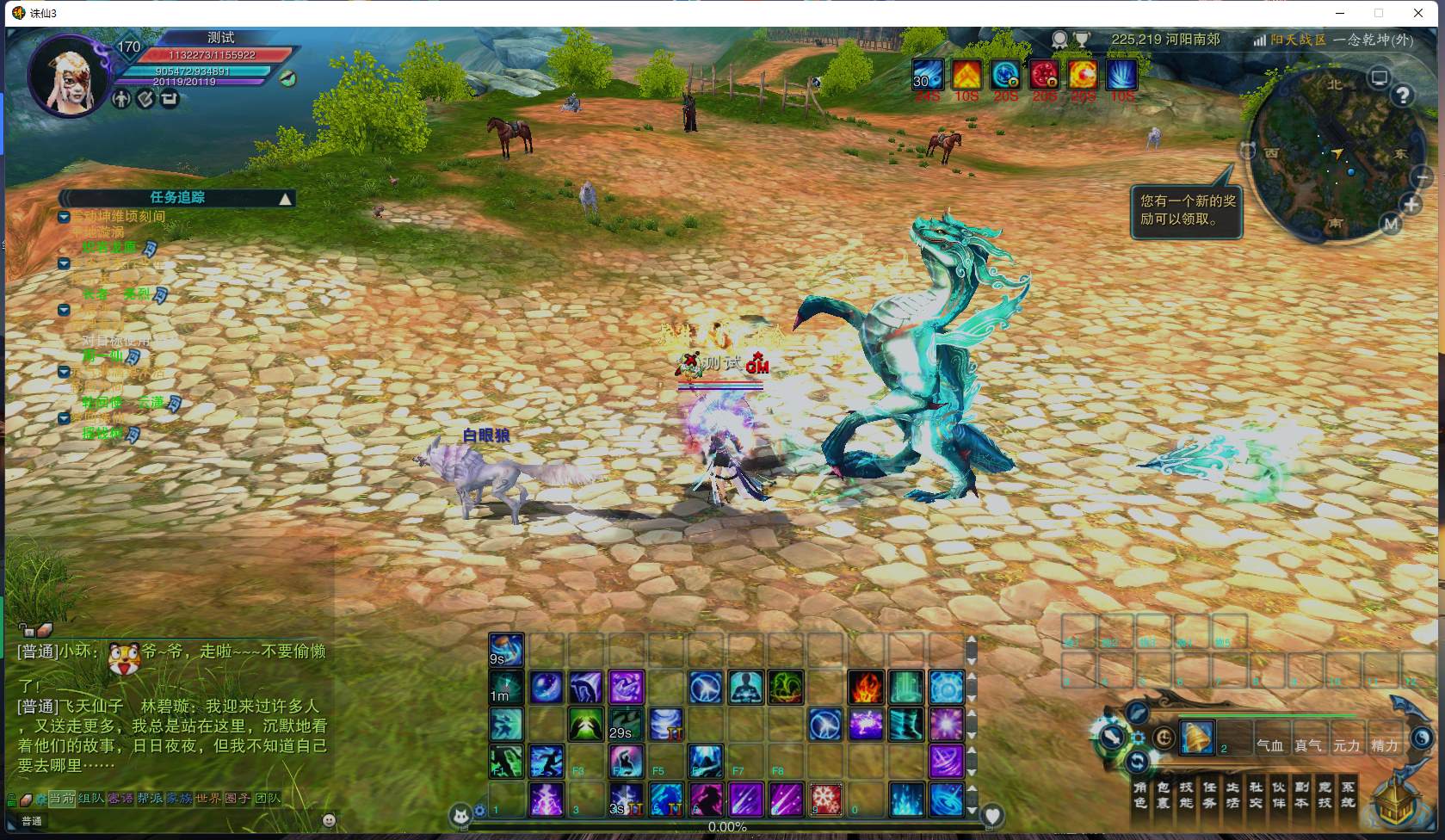Activate the red snowflake skill

(826, 800)
